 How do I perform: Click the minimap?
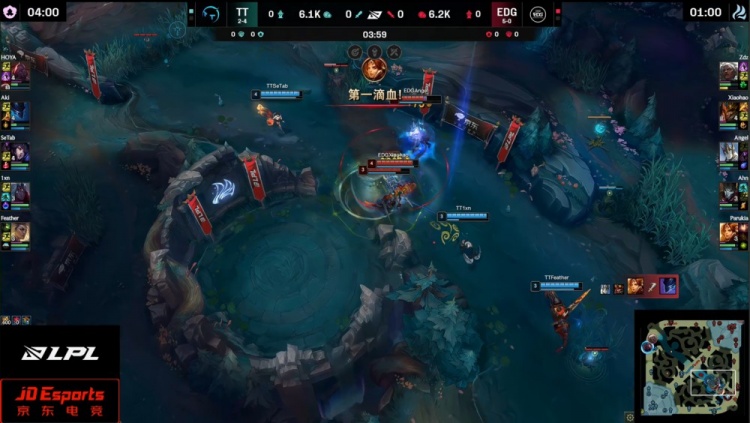691,366
